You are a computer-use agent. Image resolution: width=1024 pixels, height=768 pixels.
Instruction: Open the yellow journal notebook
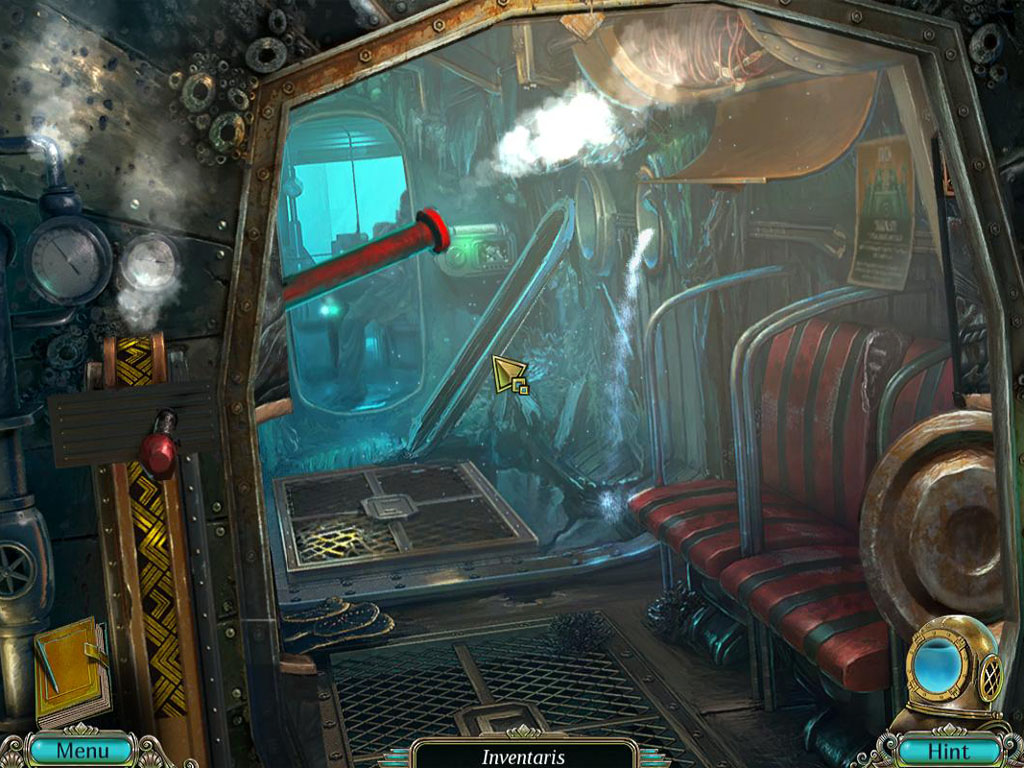(x=71, y=670)
